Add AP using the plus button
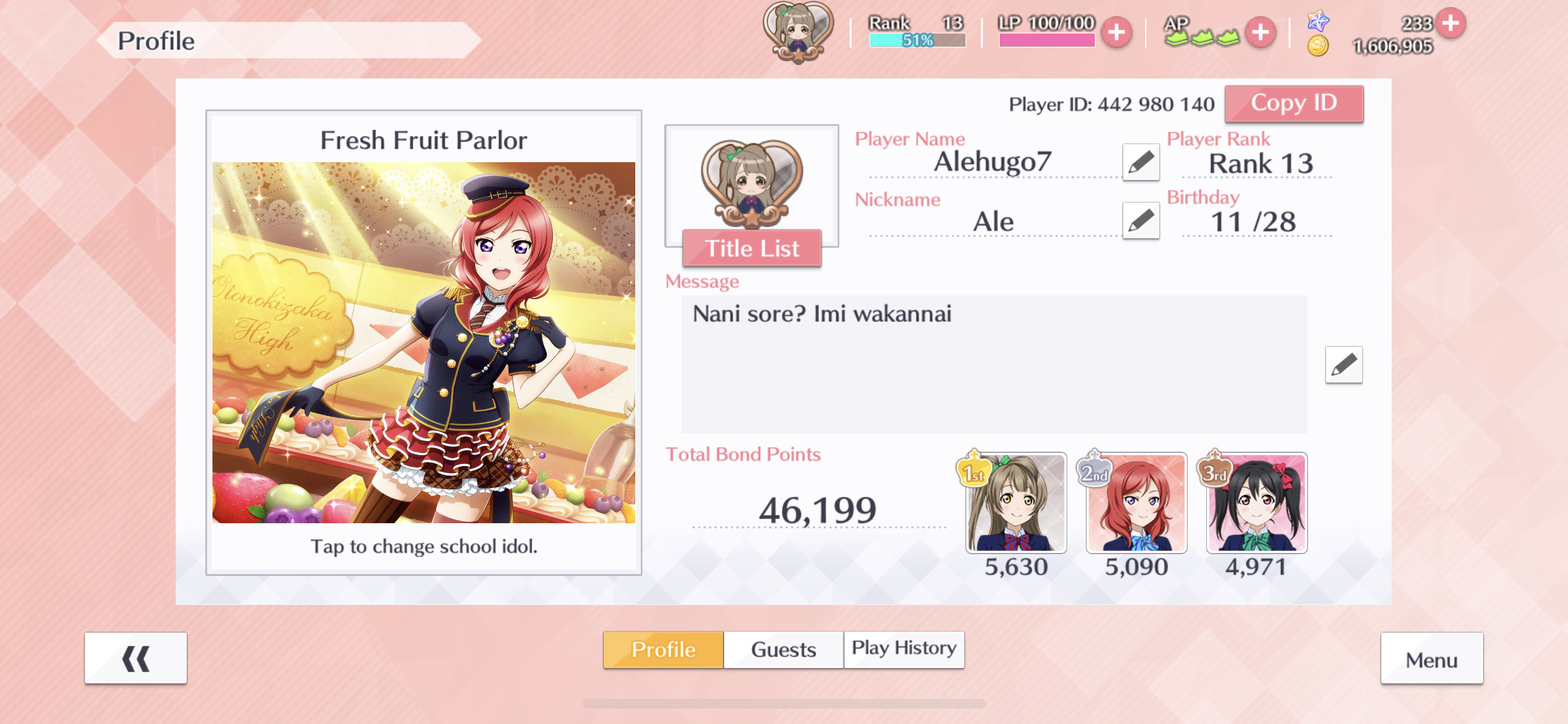 [x=1260, y=32]
